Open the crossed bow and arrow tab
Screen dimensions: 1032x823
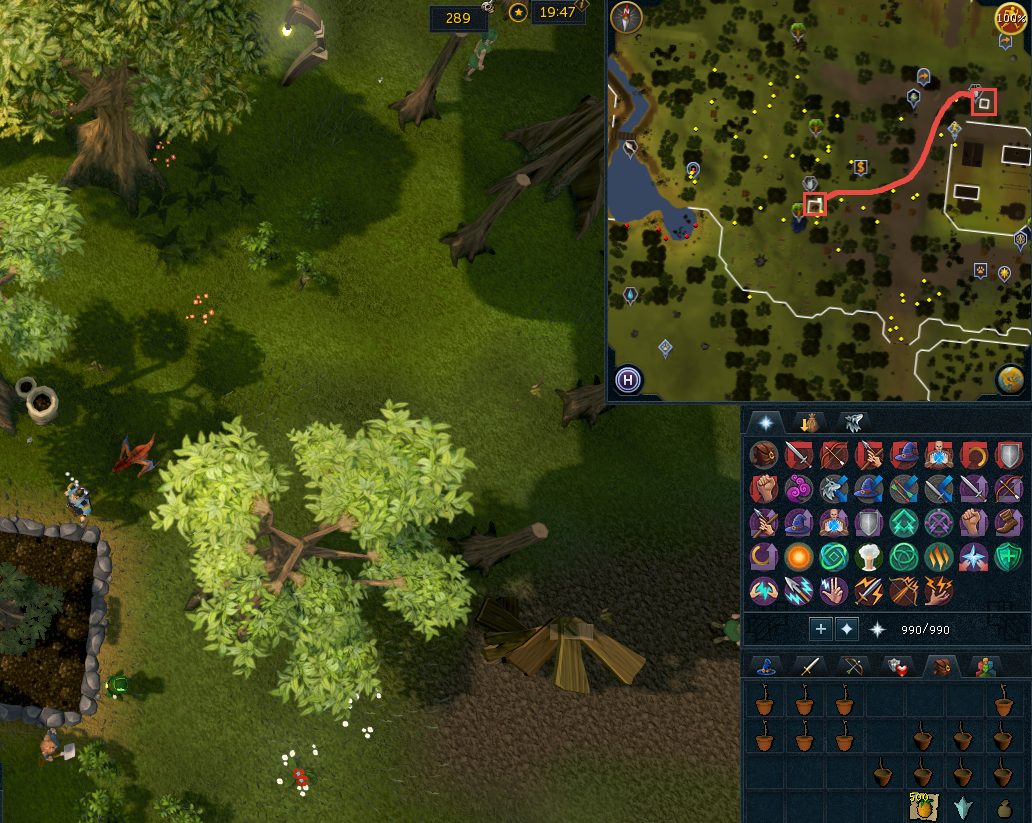(853, 667)
